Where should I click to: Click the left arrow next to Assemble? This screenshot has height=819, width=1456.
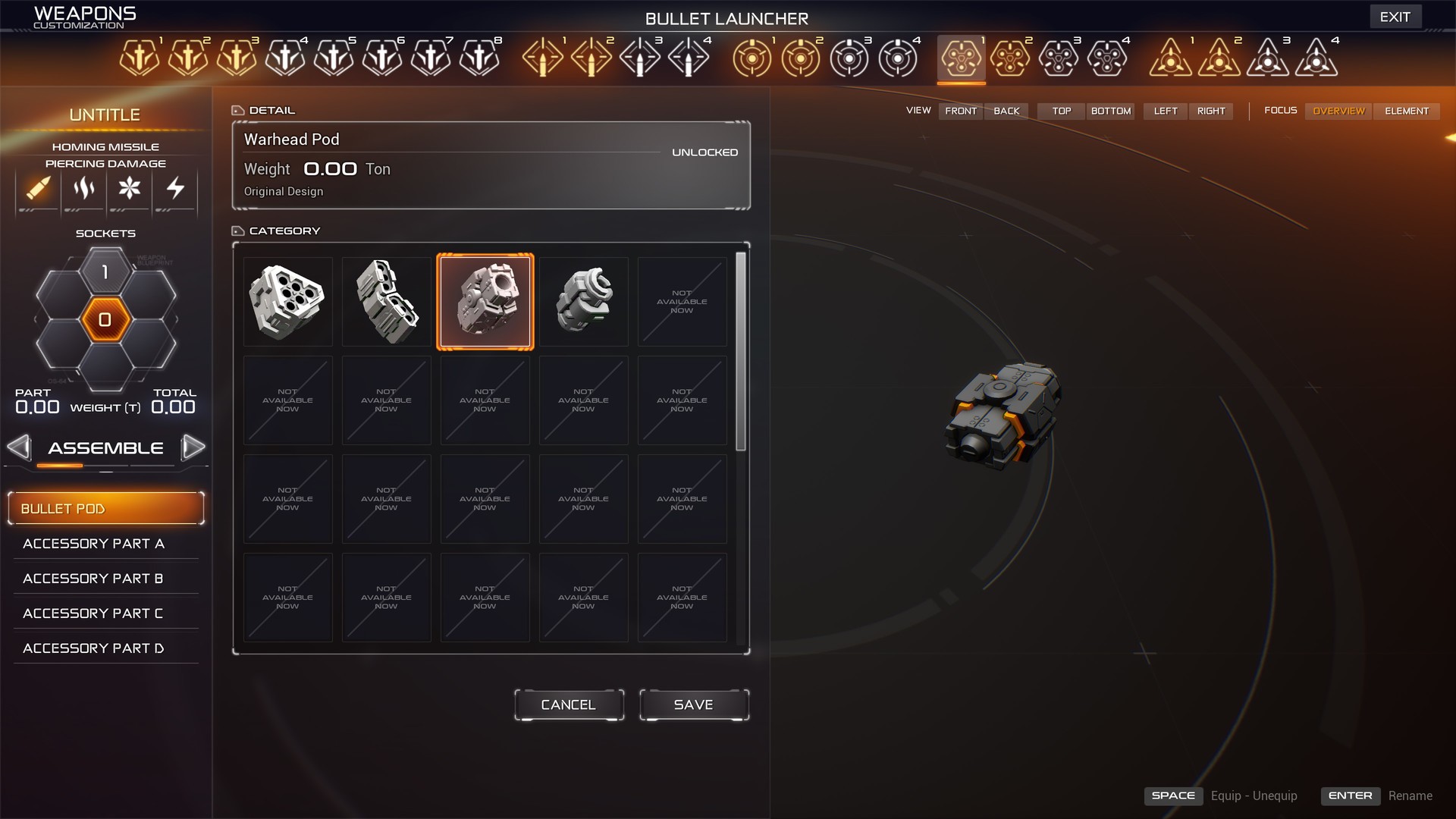(x=19, y=447)
